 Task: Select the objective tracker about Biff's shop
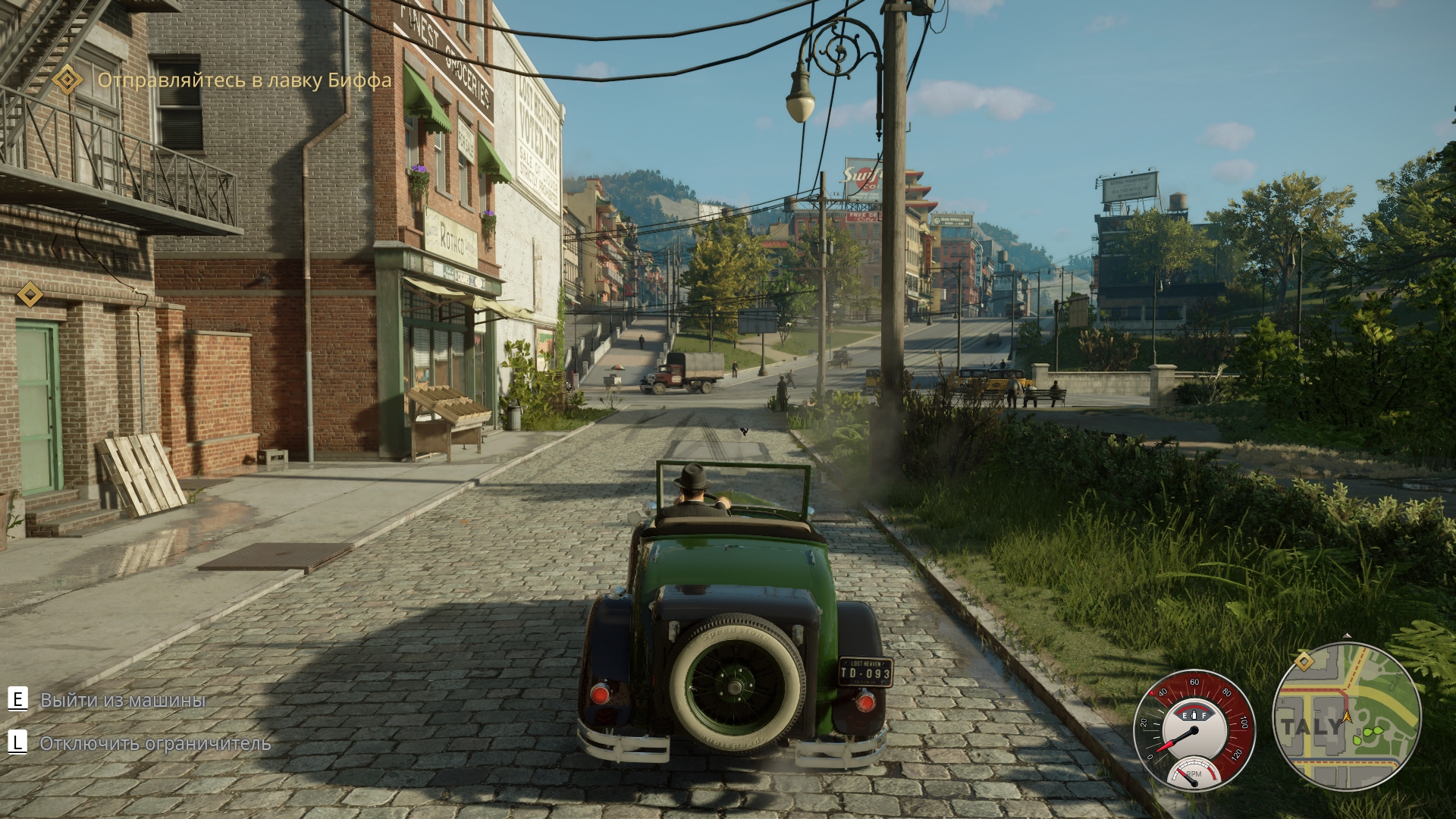pos(244,80)
